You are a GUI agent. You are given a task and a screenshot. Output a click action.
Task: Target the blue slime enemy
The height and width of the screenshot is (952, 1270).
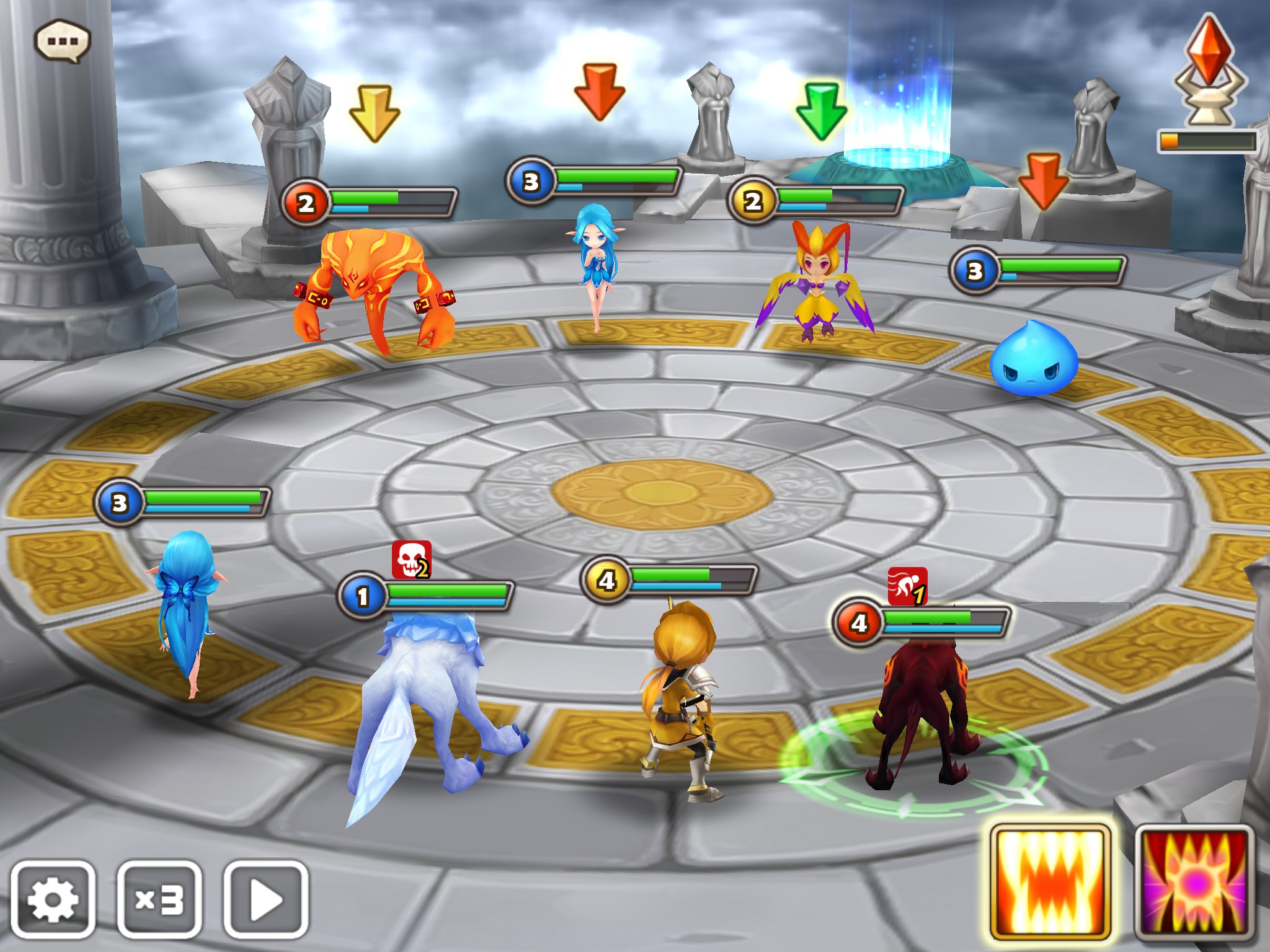(1034, 359)
